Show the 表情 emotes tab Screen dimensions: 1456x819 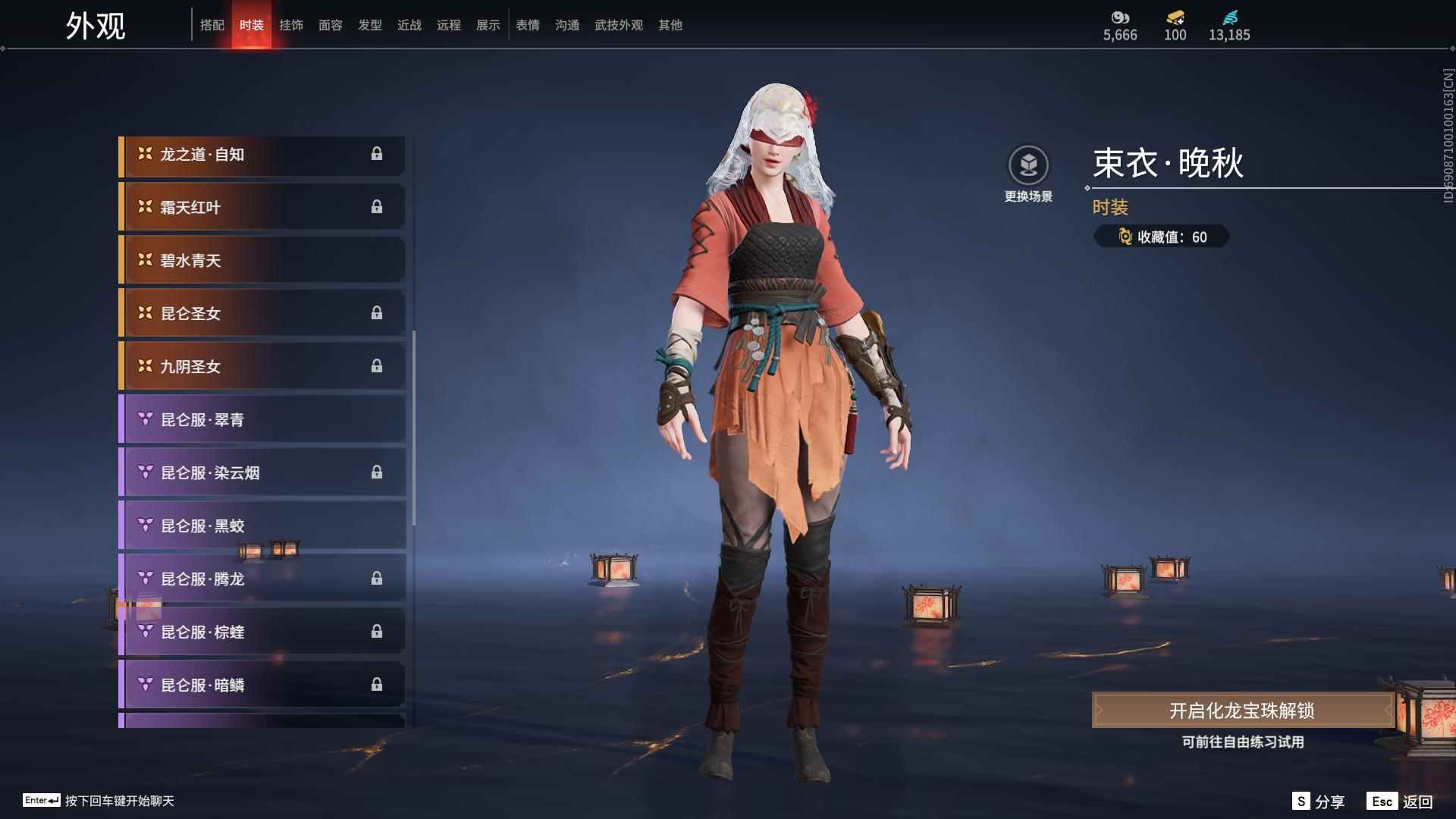pos(528,25)
